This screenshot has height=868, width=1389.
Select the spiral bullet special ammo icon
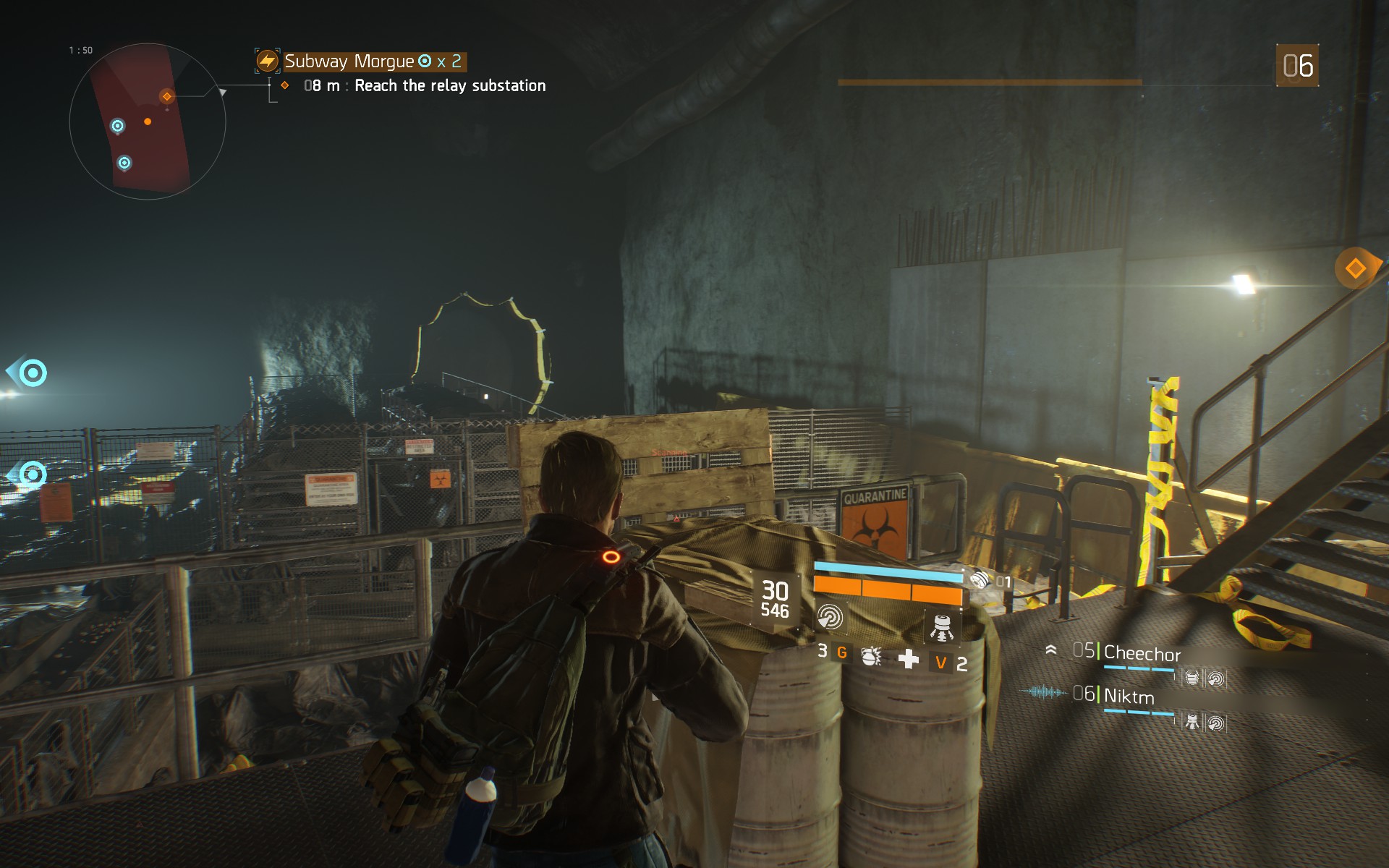[x=980, y=579]
